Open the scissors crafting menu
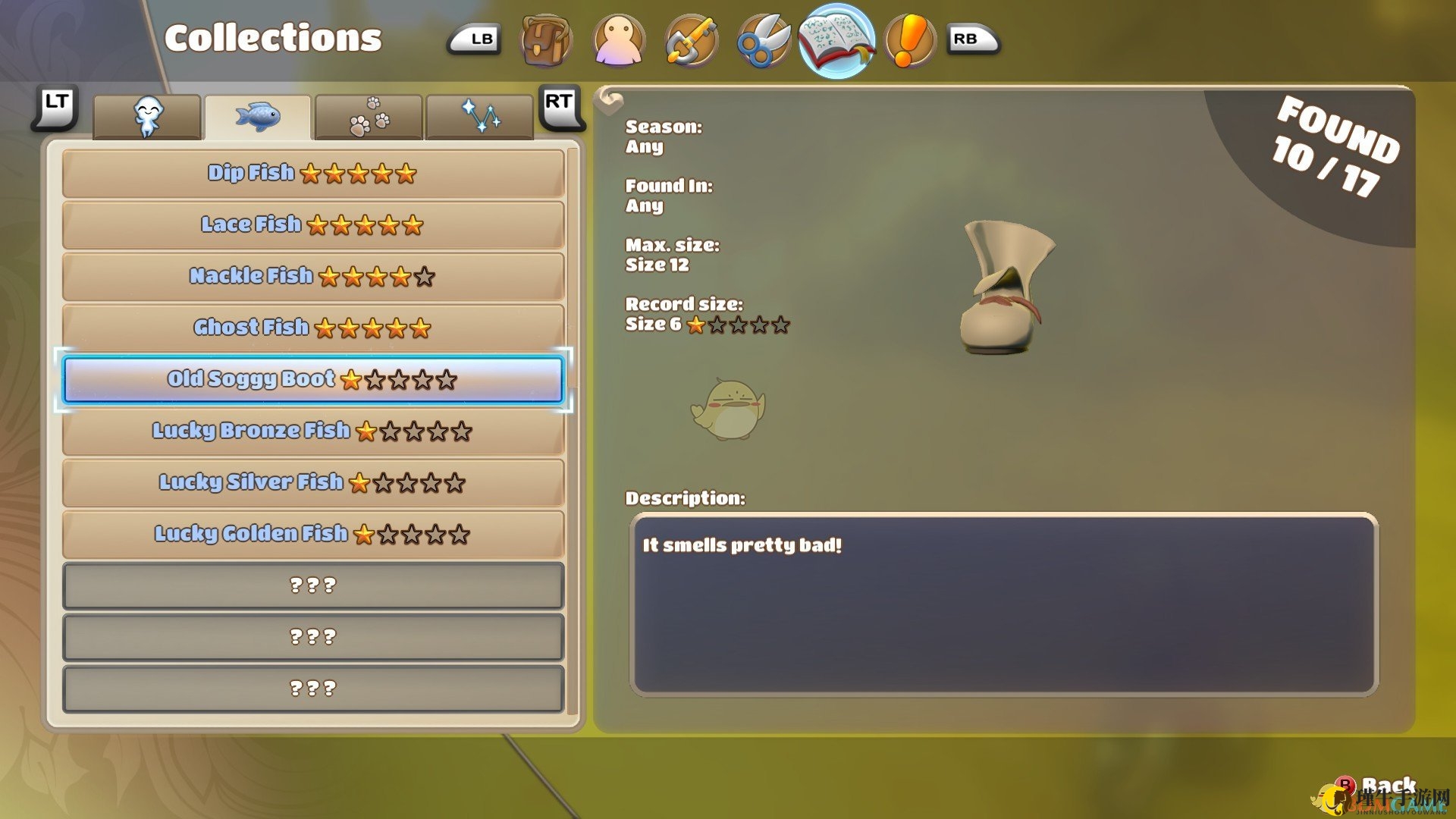 (x=763, y=41)
